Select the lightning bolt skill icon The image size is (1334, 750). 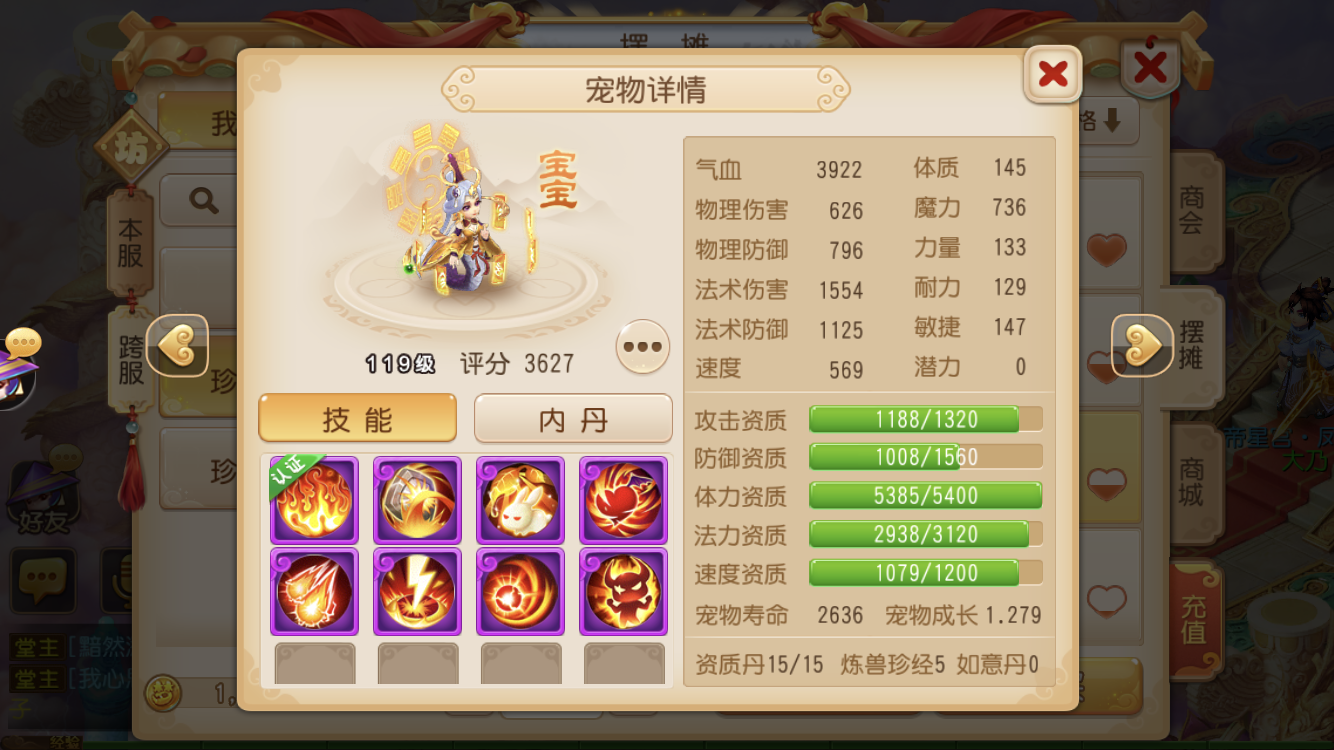417,592
